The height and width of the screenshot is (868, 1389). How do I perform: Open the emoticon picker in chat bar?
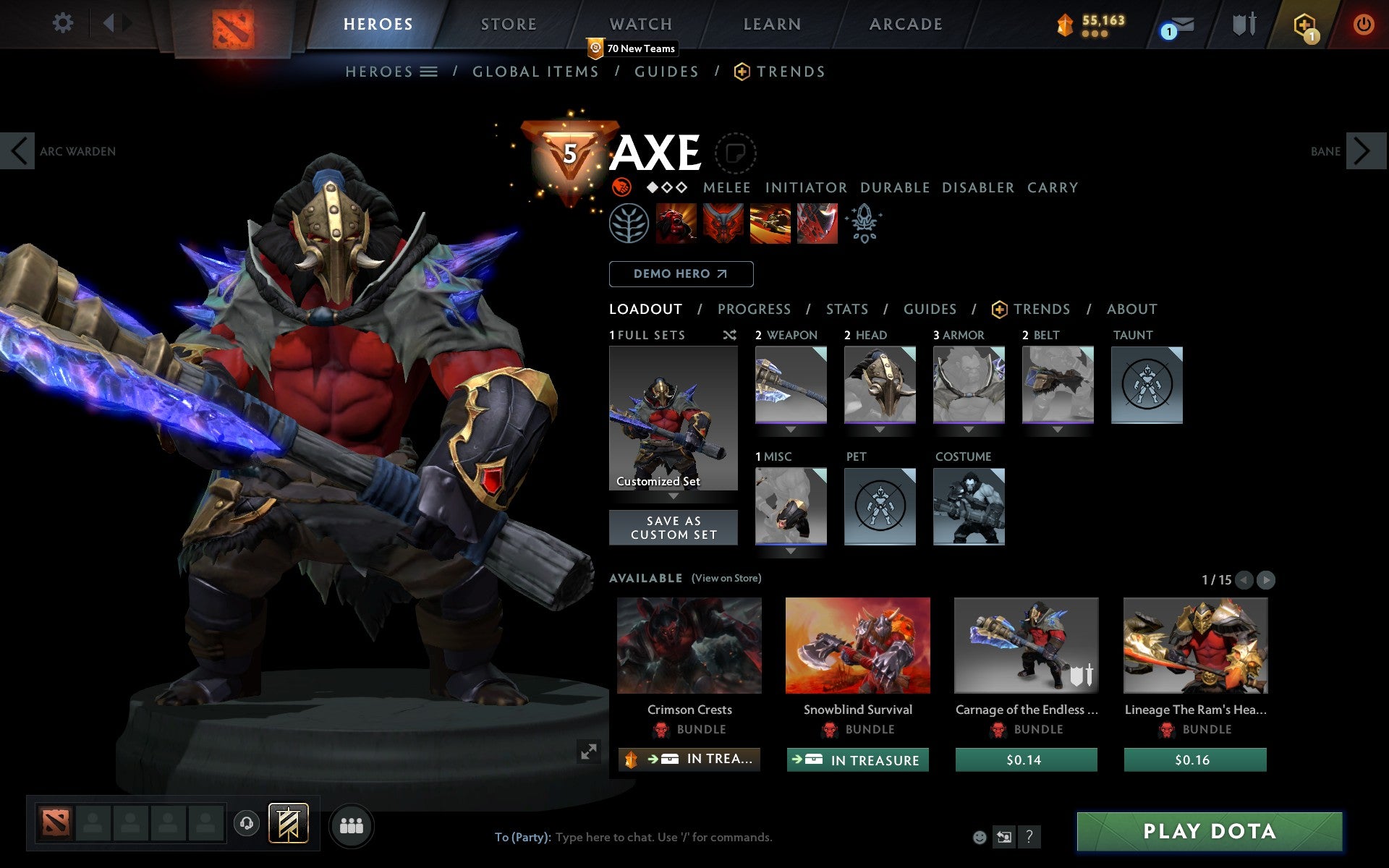[x=980, y=837]
